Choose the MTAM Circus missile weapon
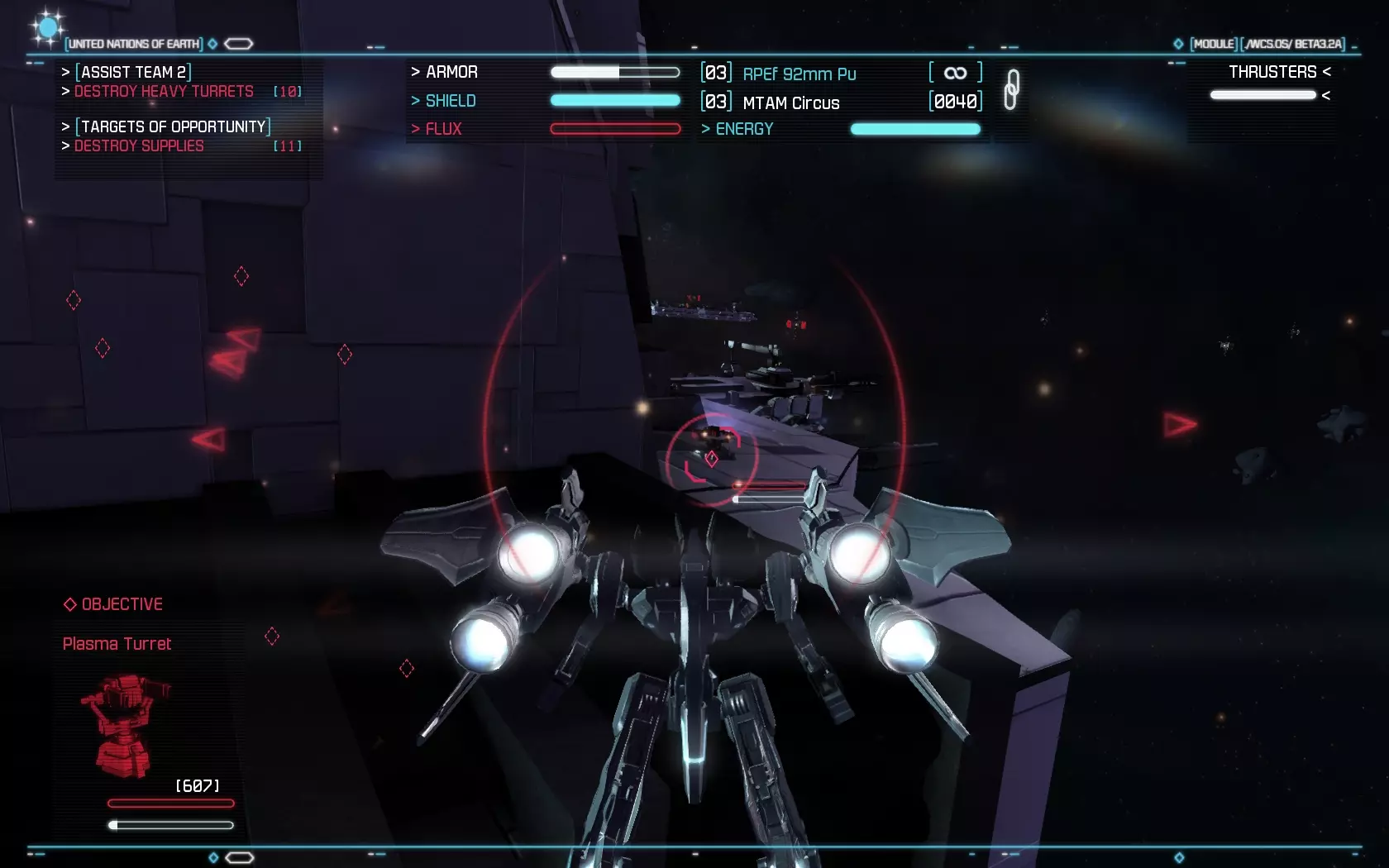The height and width of the screenshot is (868, 1389). [790, 103]
